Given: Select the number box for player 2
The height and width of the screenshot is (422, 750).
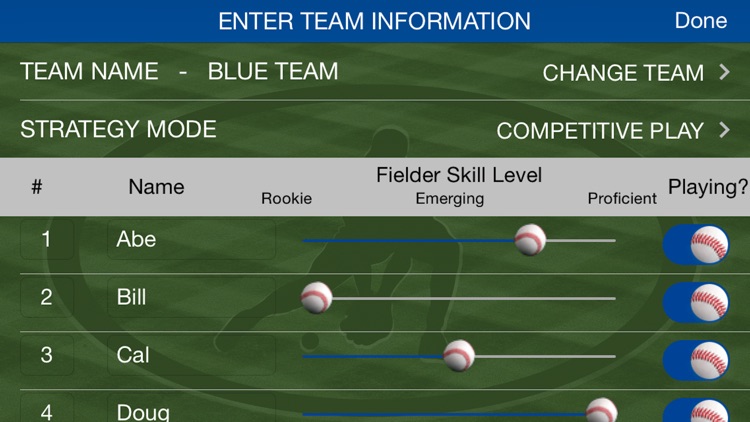Looking at the screenshot, I should [x=46, y=298].
